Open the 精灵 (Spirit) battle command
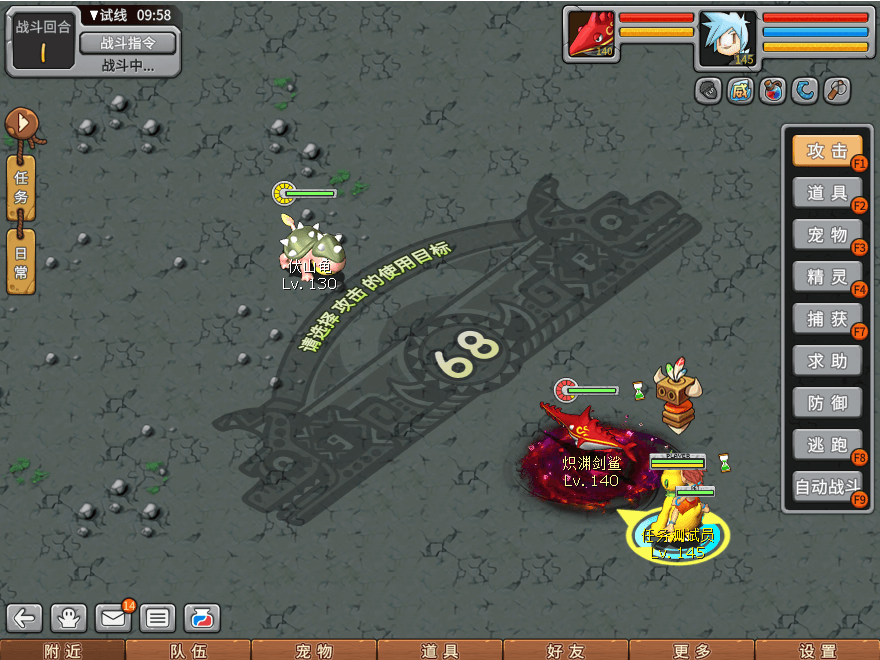 click(x=827, y=277)
